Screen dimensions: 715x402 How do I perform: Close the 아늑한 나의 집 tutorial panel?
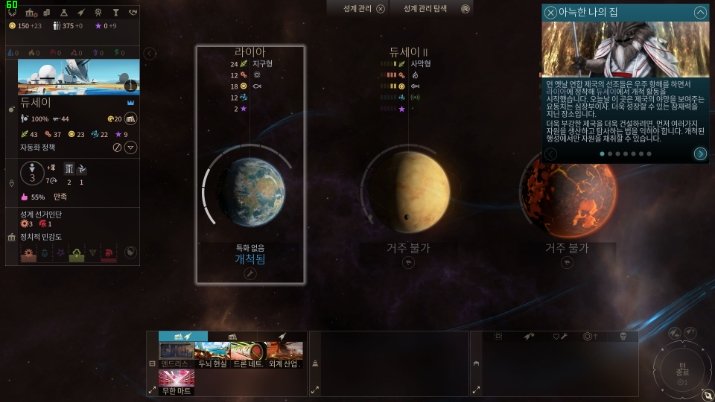click(550, 11)
